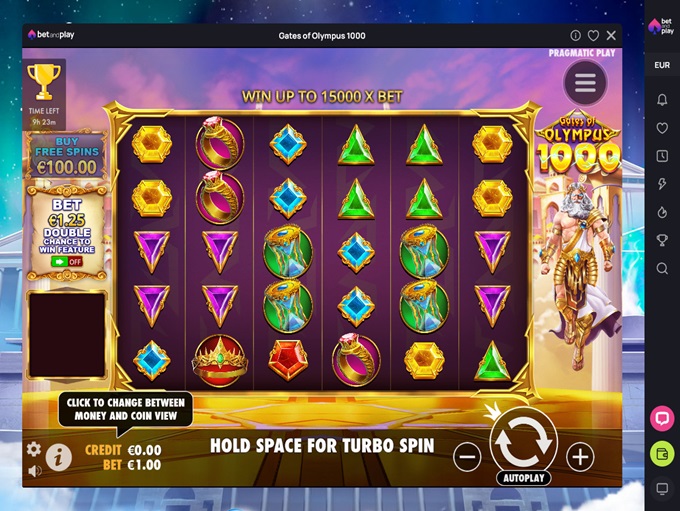Decrease the bet with the minus button

(467, 457)
